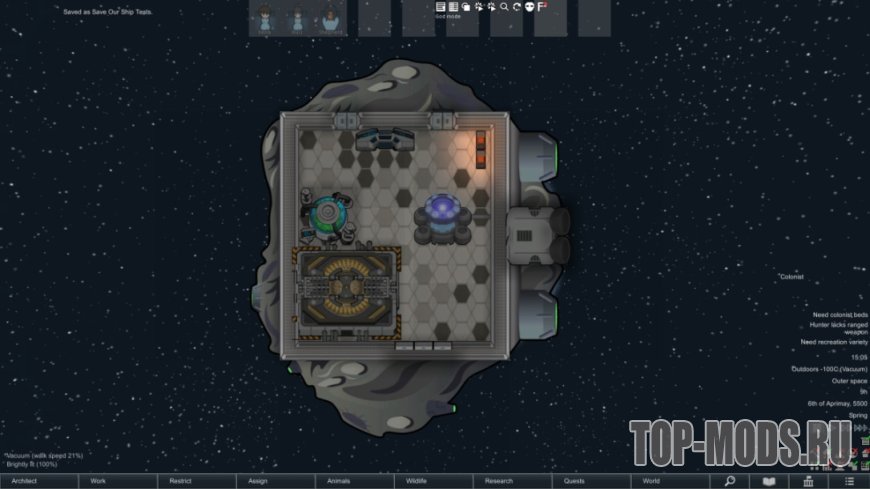Screen dimensions: 870x489
Task: Click the Hunter lacks ranged weapon alert
Action: (x=836, y=327)
